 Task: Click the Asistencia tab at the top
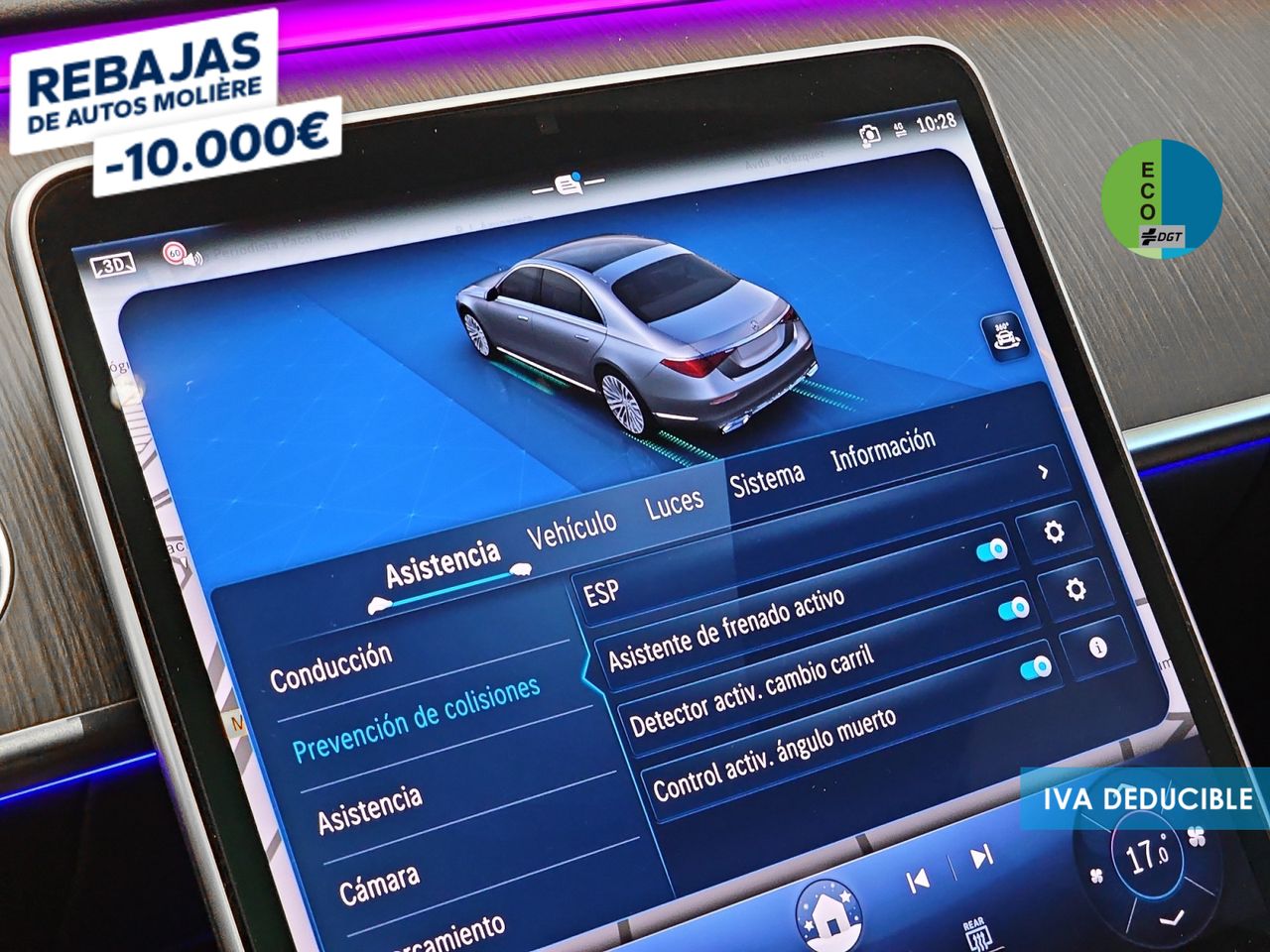click(x=443, y=564)
